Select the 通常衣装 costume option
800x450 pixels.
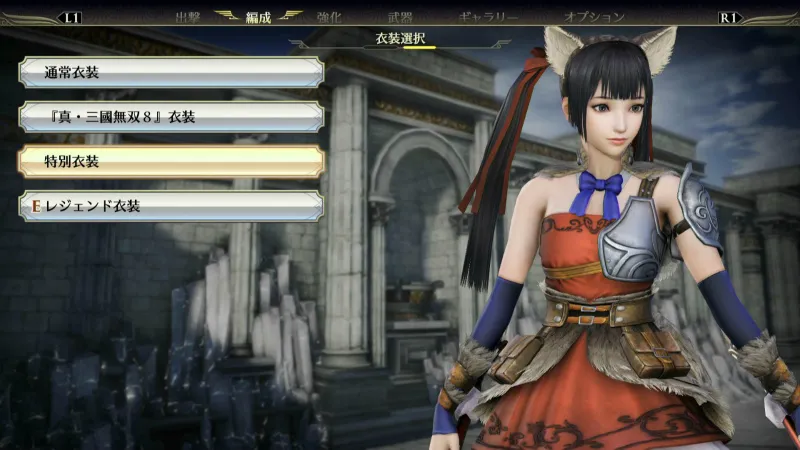tap(170, 73)
